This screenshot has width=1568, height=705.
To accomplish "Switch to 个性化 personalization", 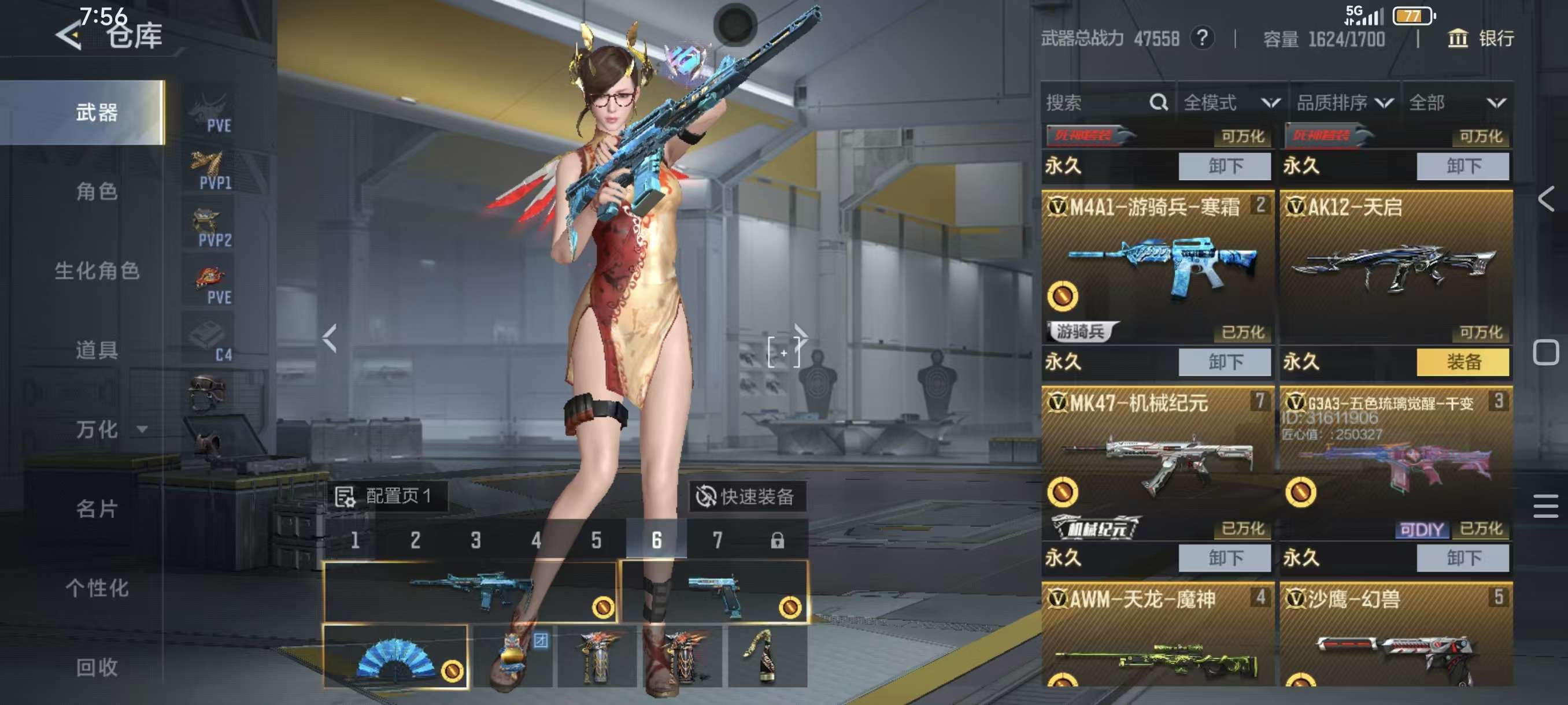I will [97, 588].
